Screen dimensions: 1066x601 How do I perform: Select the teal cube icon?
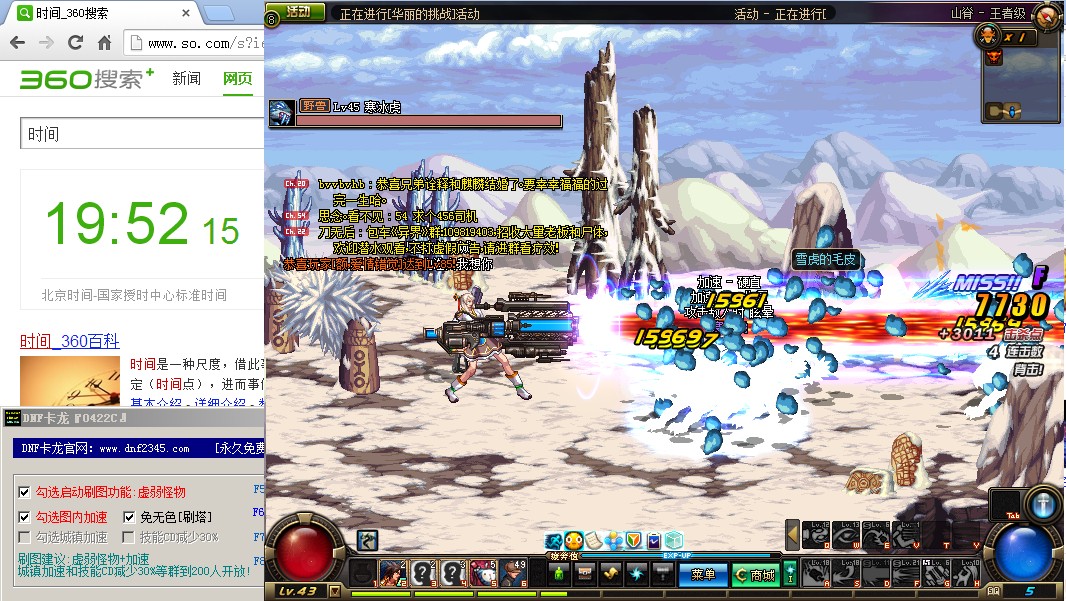click(x=673, y=541)
